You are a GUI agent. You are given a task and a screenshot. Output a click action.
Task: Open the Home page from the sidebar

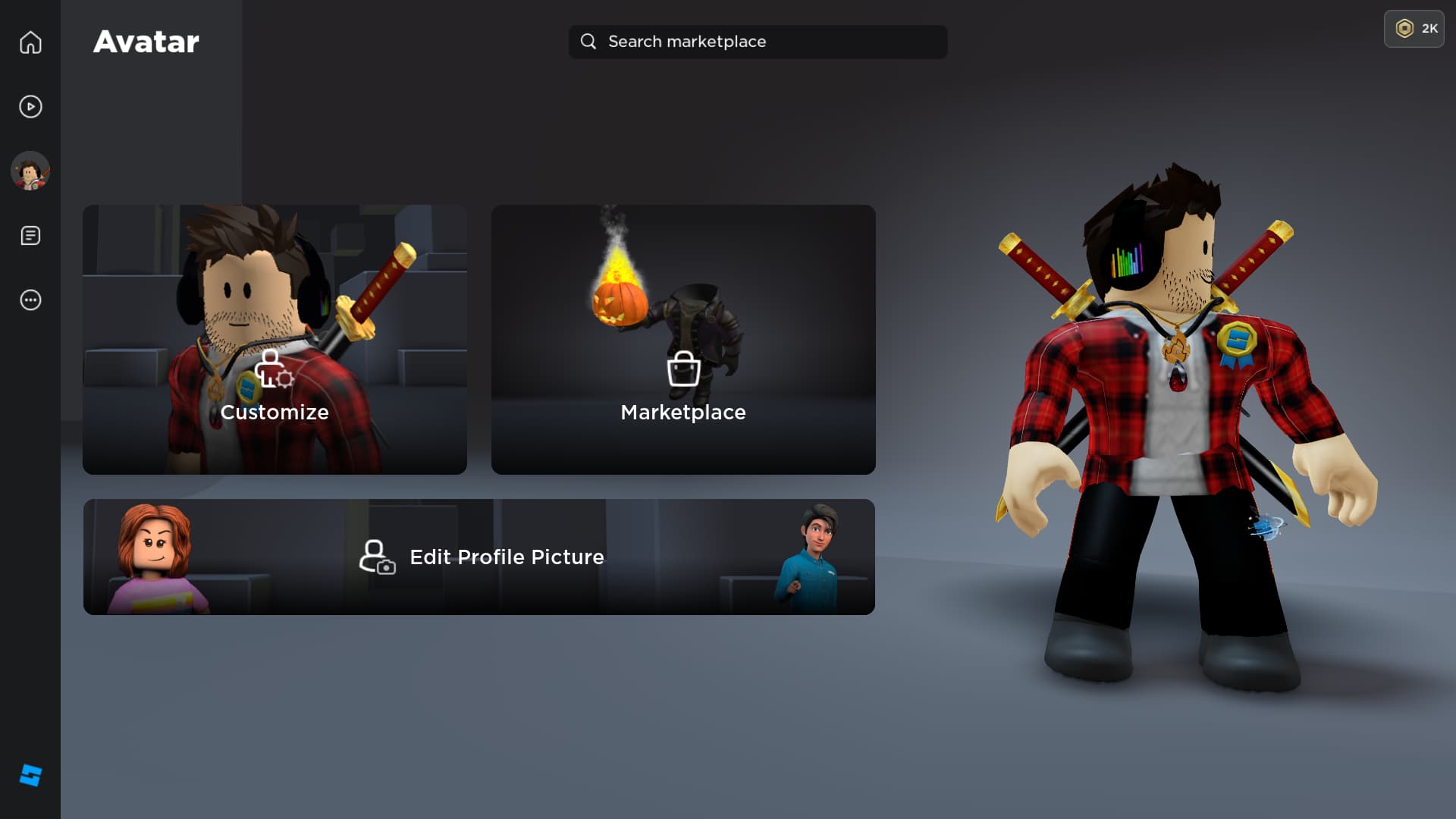[x=30, y=42]
